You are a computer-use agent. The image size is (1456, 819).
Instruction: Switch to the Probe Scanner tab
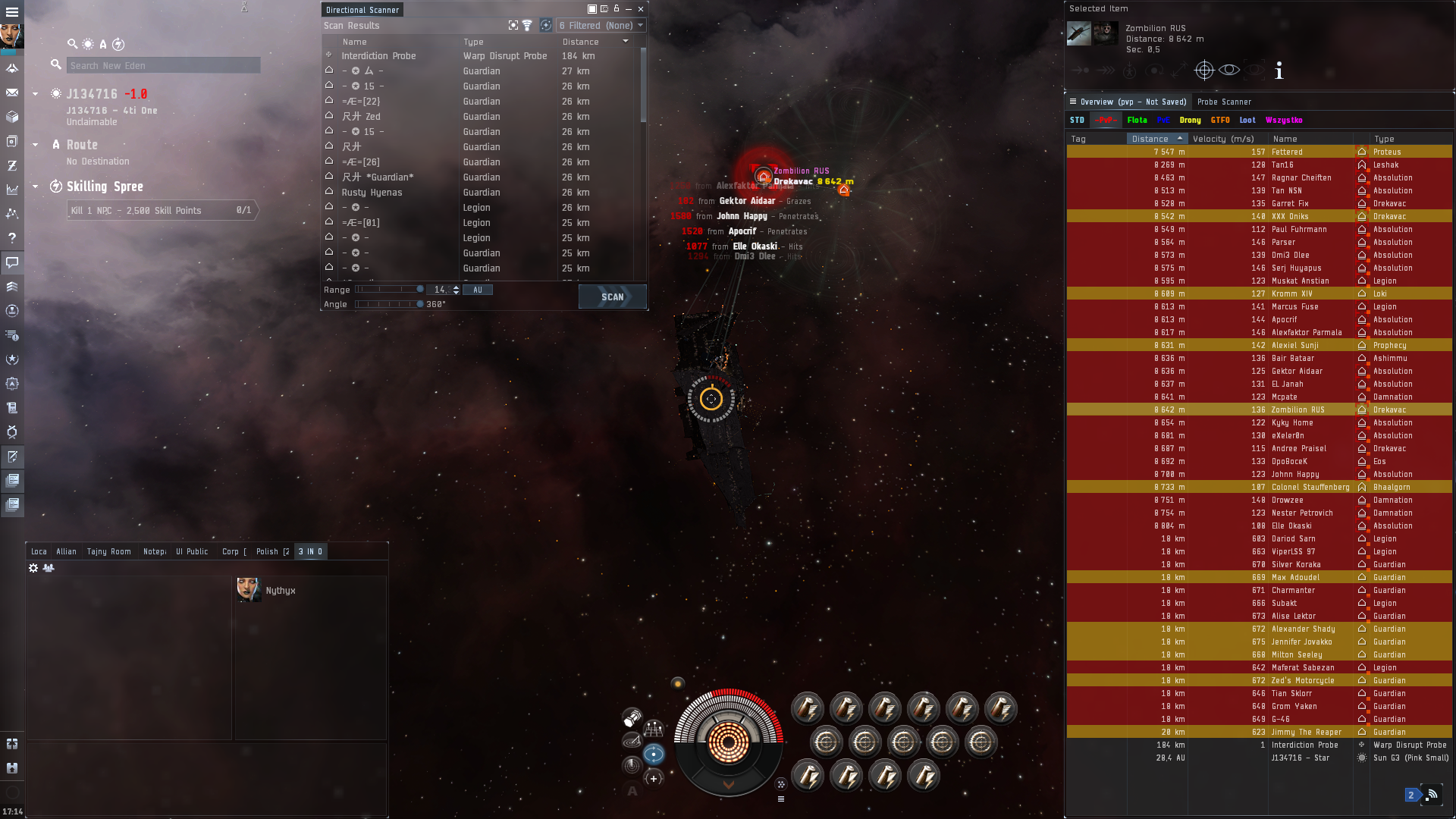pos(1224,102)
